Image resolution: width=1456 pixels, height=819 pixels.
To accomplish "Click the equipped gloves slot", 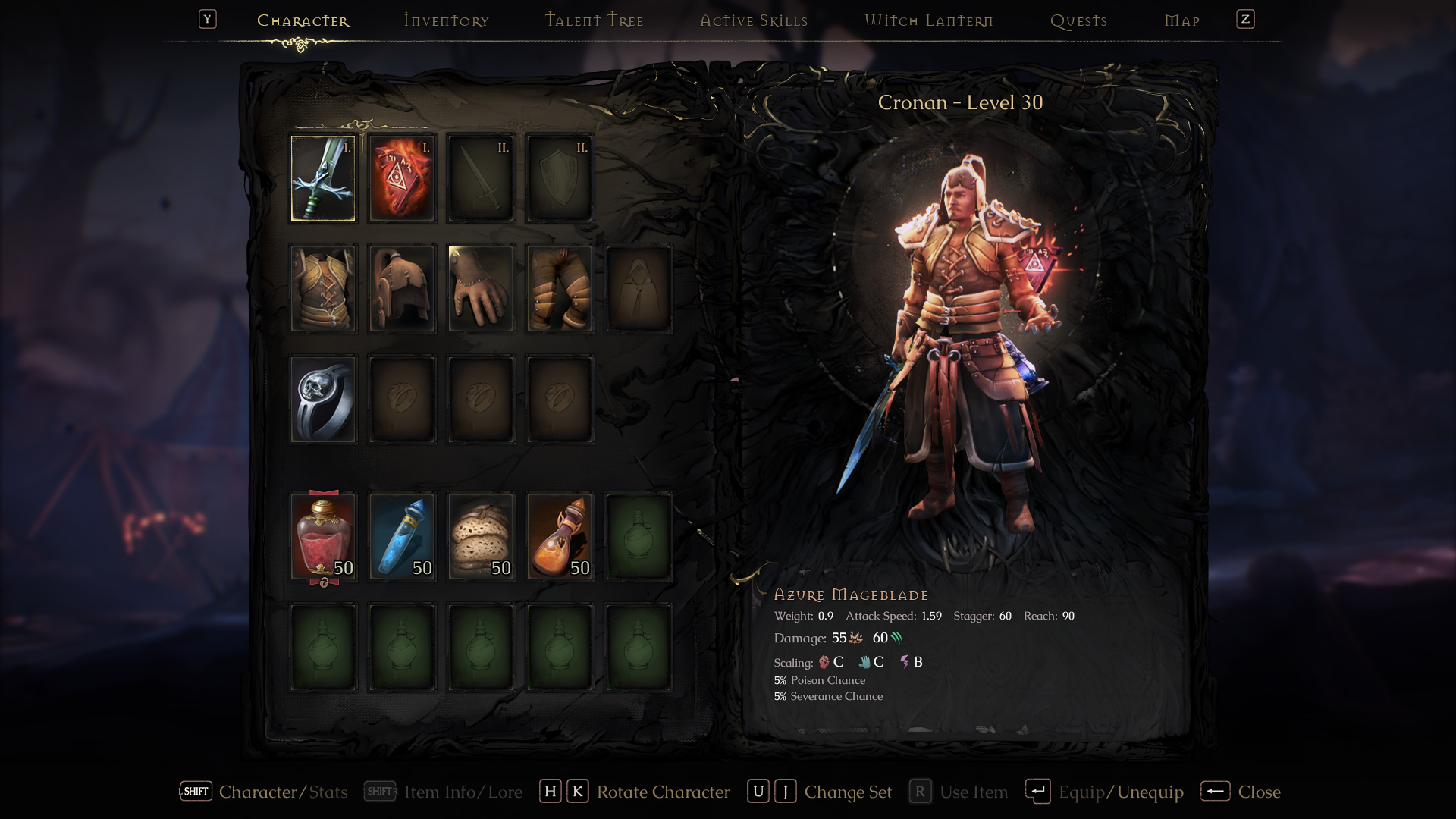I will 481,288.
